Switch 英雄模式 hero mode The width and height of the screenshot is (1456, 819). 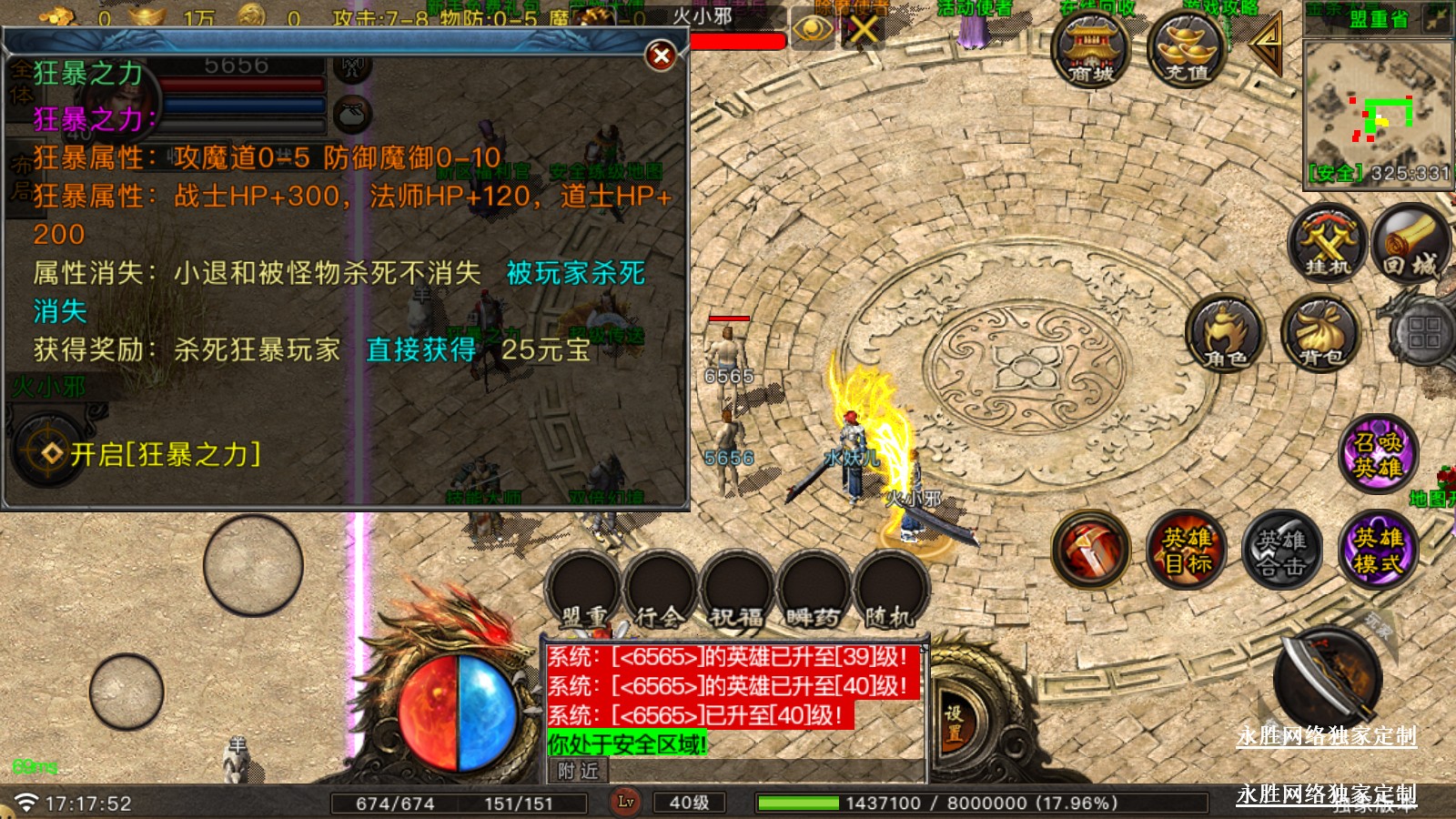tap(1377, 550)
